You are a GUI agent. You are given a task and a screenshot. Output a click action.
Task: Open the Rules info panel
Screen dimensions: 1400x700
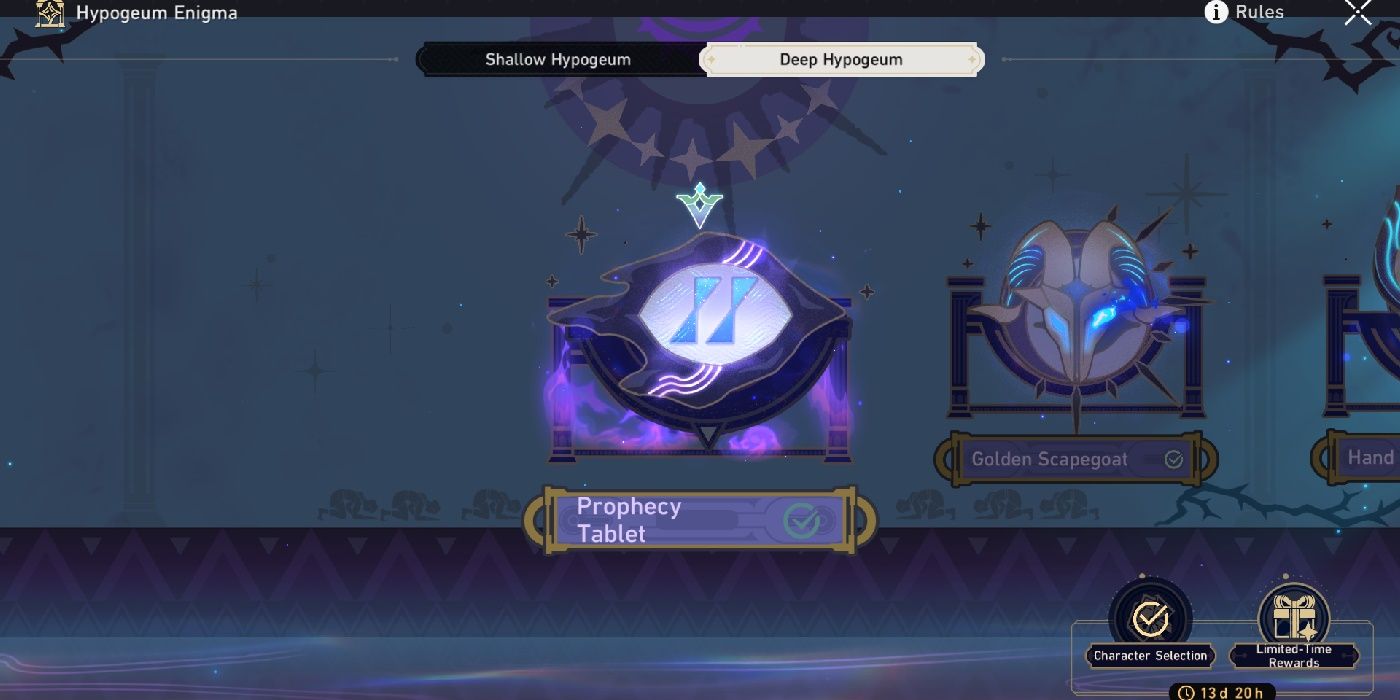pyautogui.click(x=1245, y=12)
